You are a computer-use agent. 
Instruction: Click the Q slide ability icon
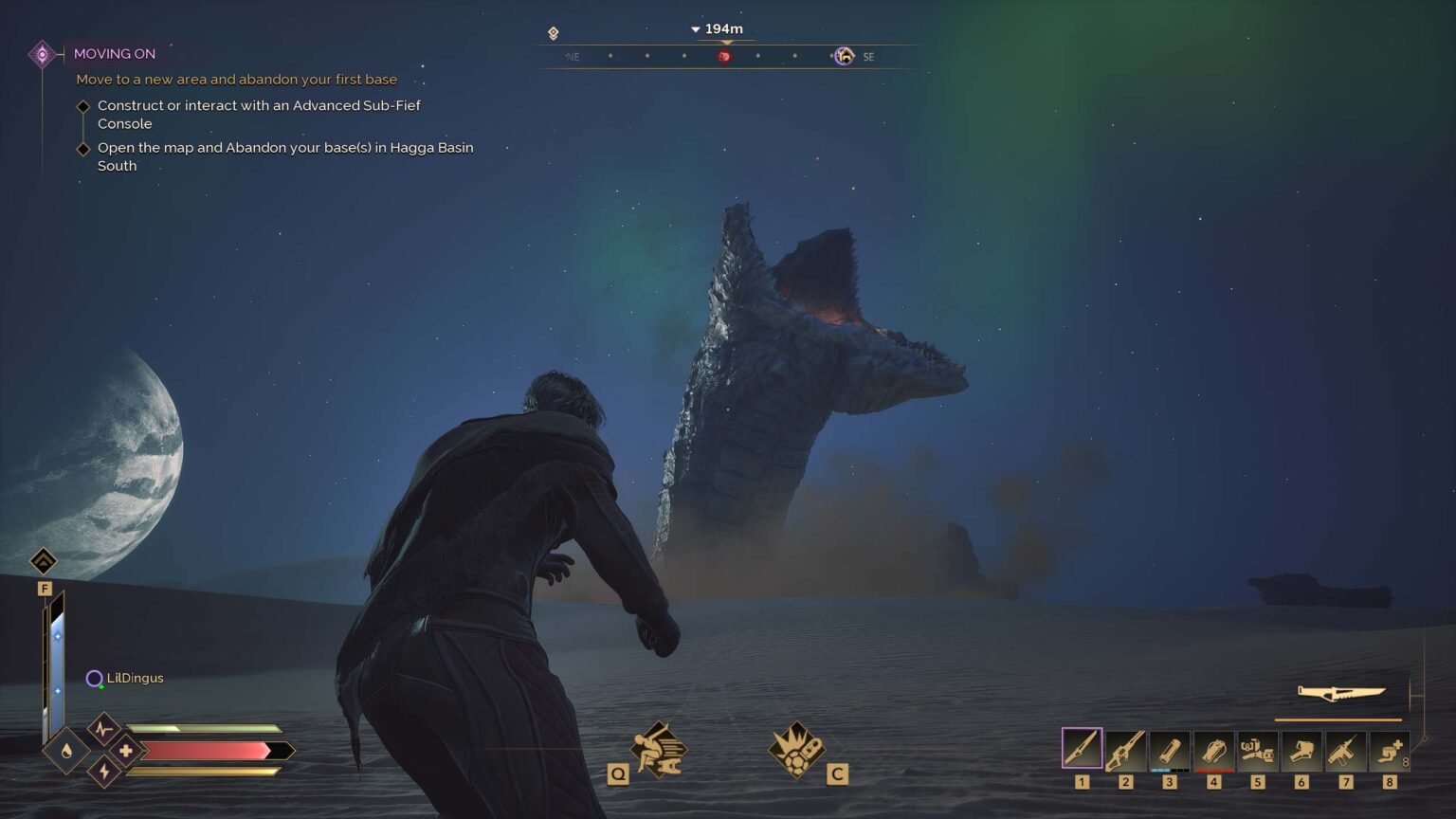[660, 748]
